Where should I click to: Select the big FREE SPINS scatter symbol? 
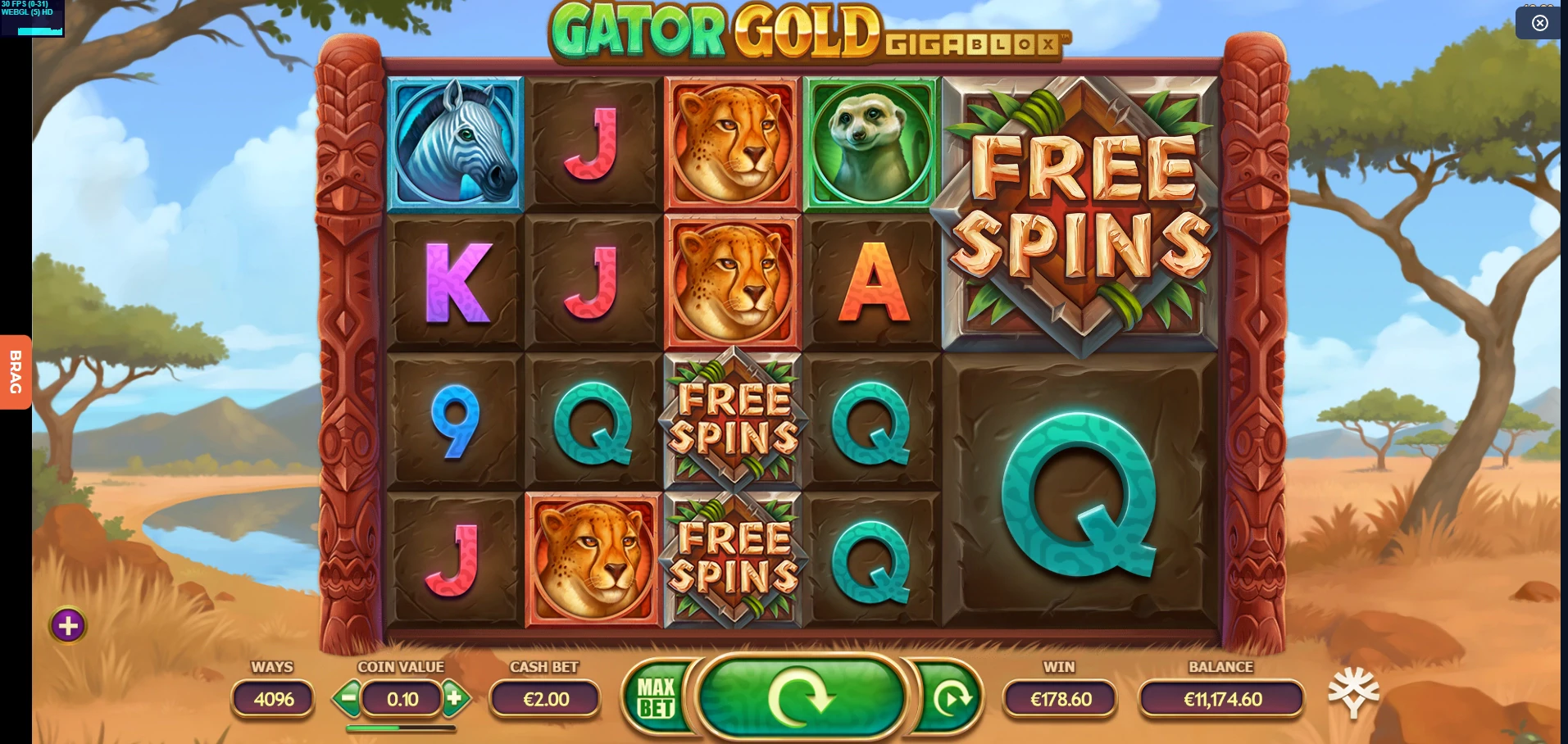pos(1079,215)
